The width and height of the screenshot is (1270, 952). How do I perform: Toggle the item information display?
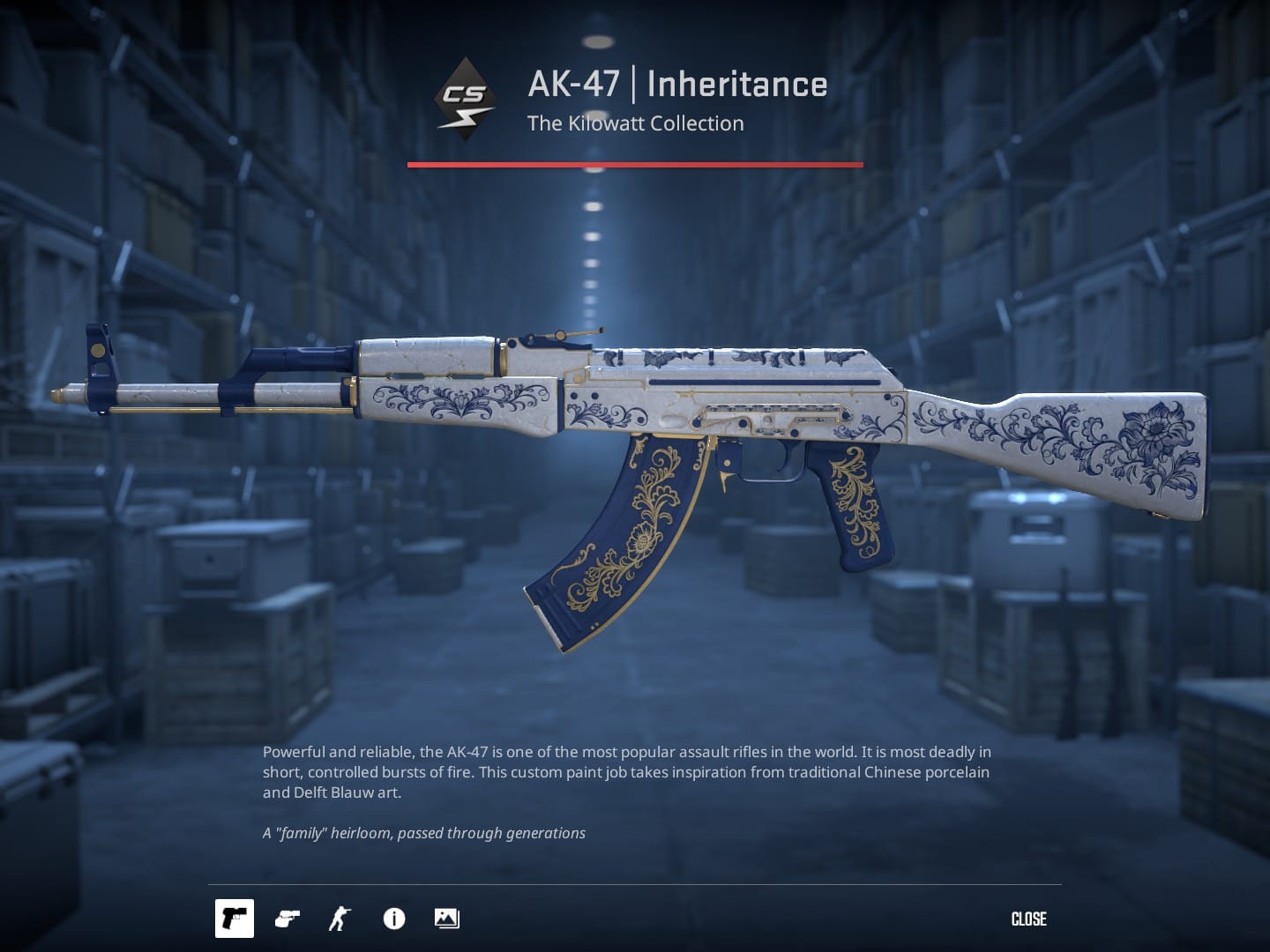click(x=393, y=919)
